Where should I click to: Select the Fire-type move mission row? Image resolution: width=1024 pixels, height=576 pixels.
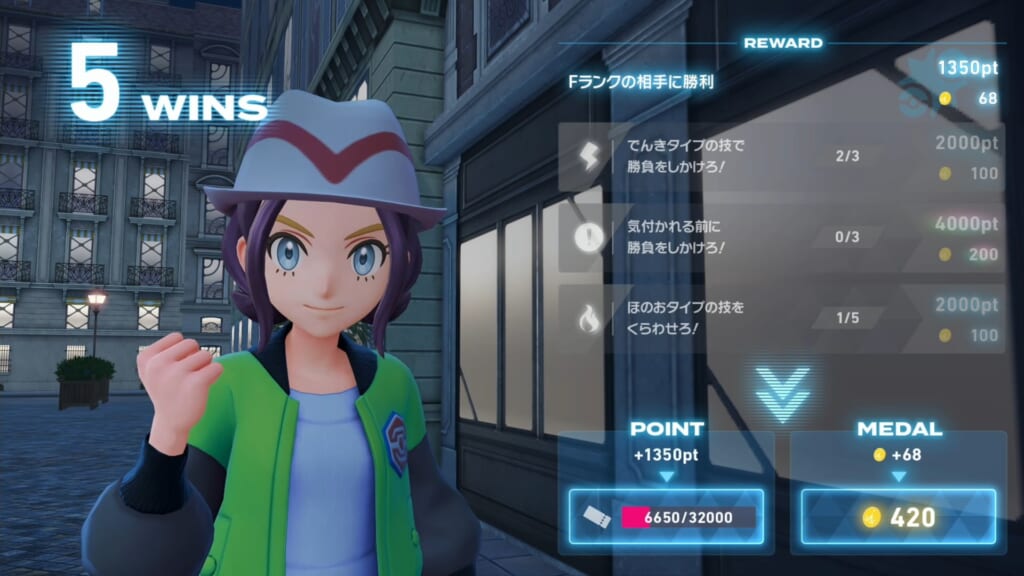coord(781,318)
